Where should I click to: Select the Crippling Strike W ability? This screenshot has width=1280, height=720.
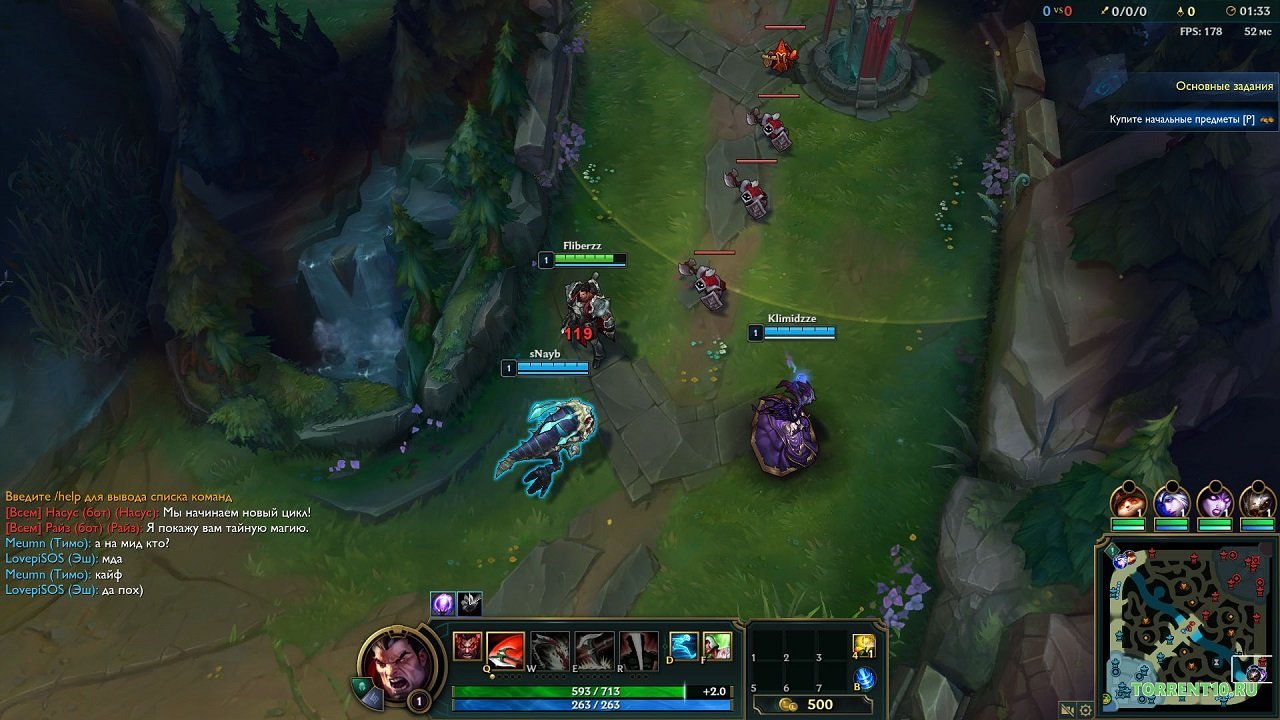click(548, 650)
